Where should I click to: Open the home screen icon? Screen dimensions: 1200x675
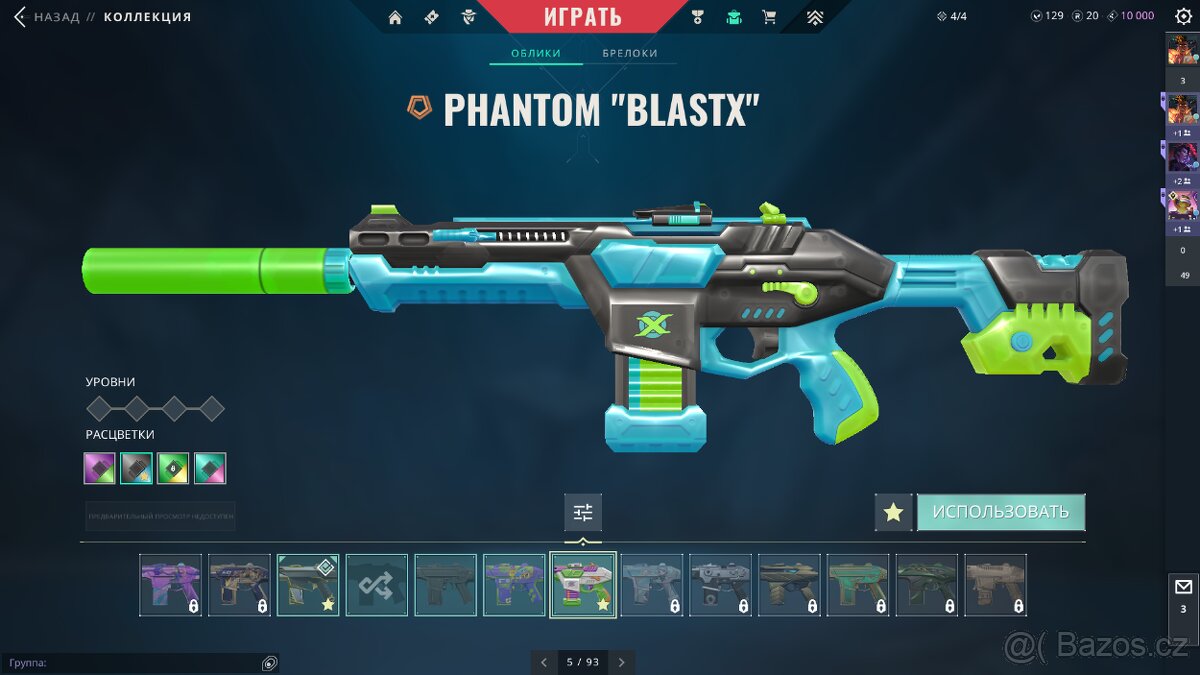(395, 17)
